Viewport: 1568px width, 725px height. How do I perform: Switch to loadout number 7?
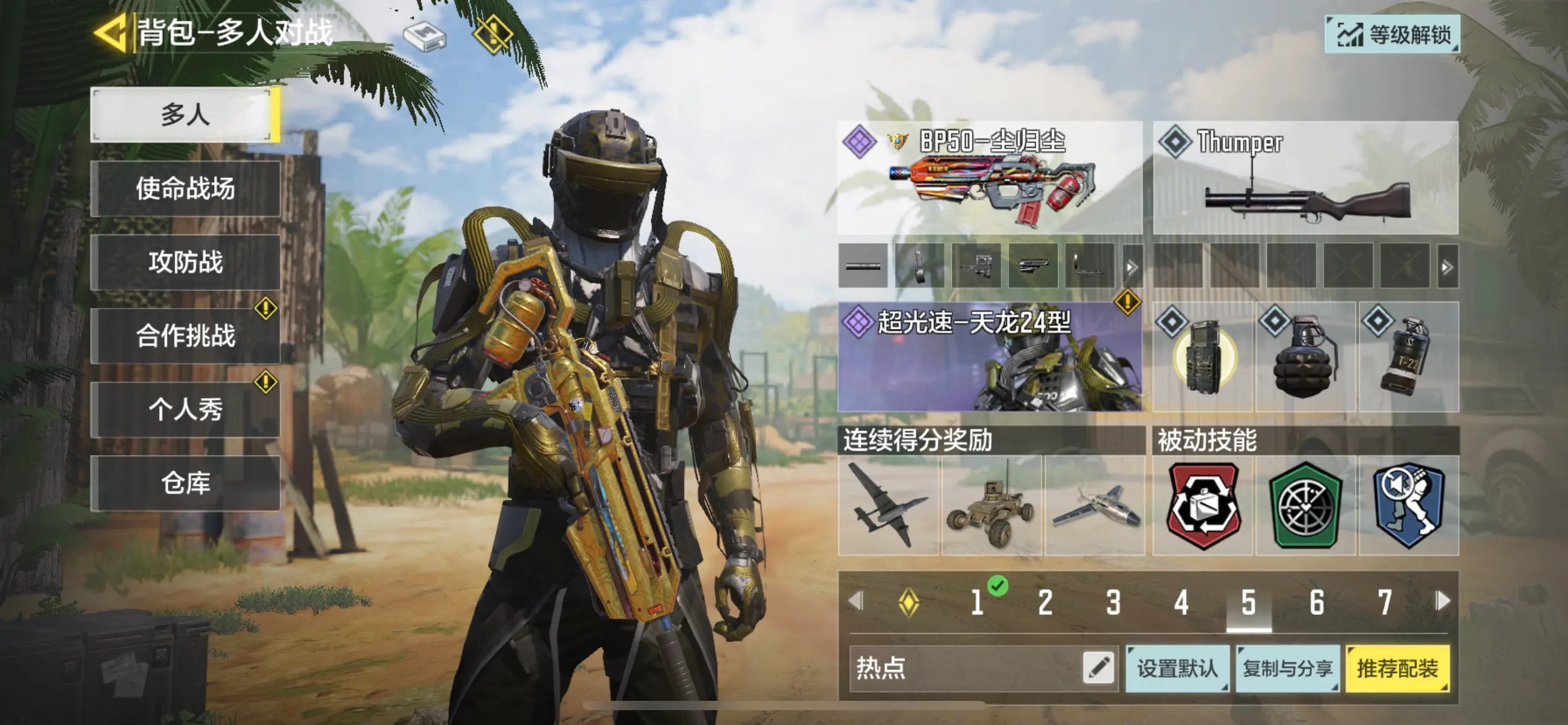(x=1385, y=602)
